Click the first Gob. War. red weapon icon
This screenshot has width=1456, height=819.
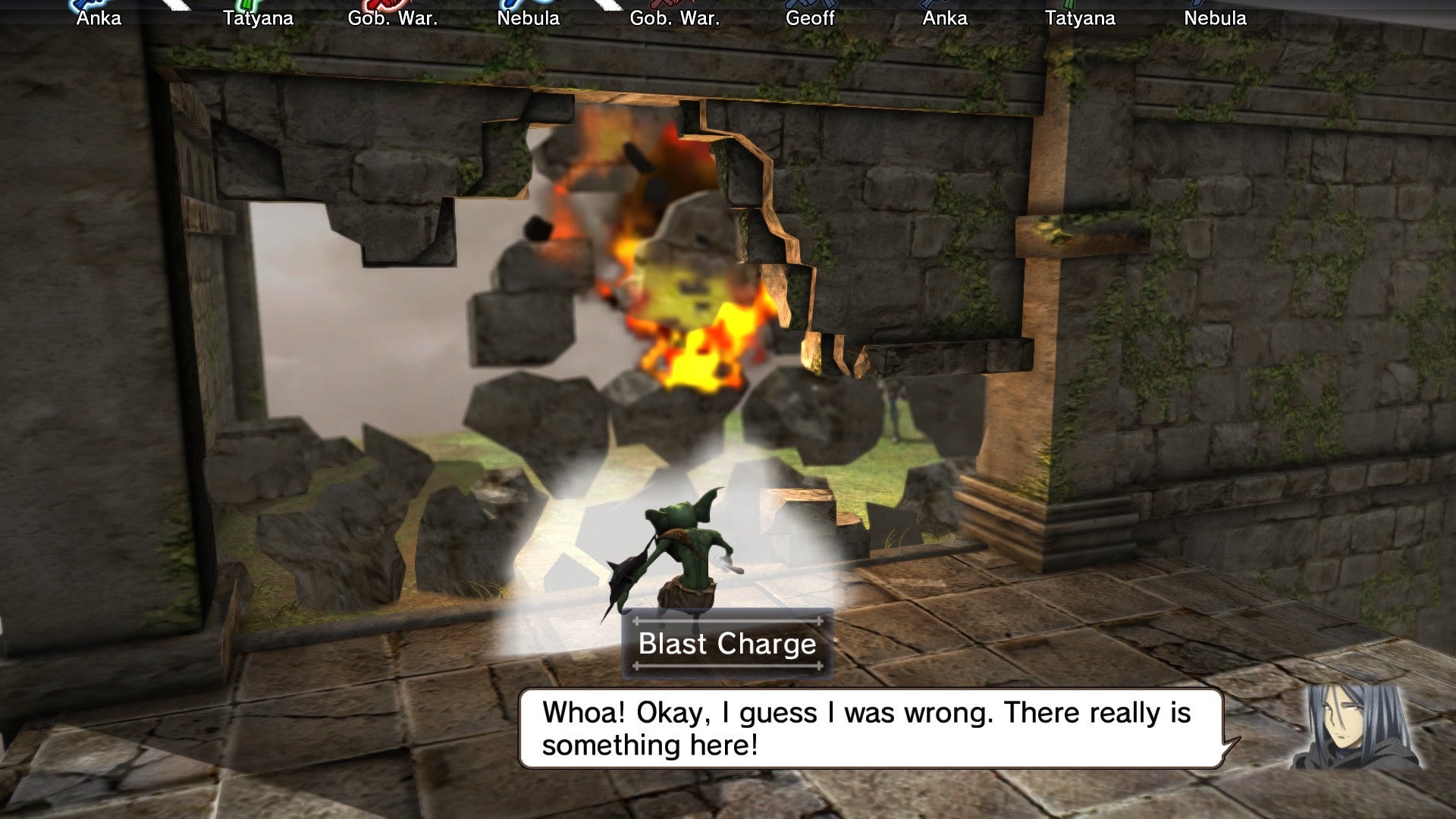coord(383,5)
